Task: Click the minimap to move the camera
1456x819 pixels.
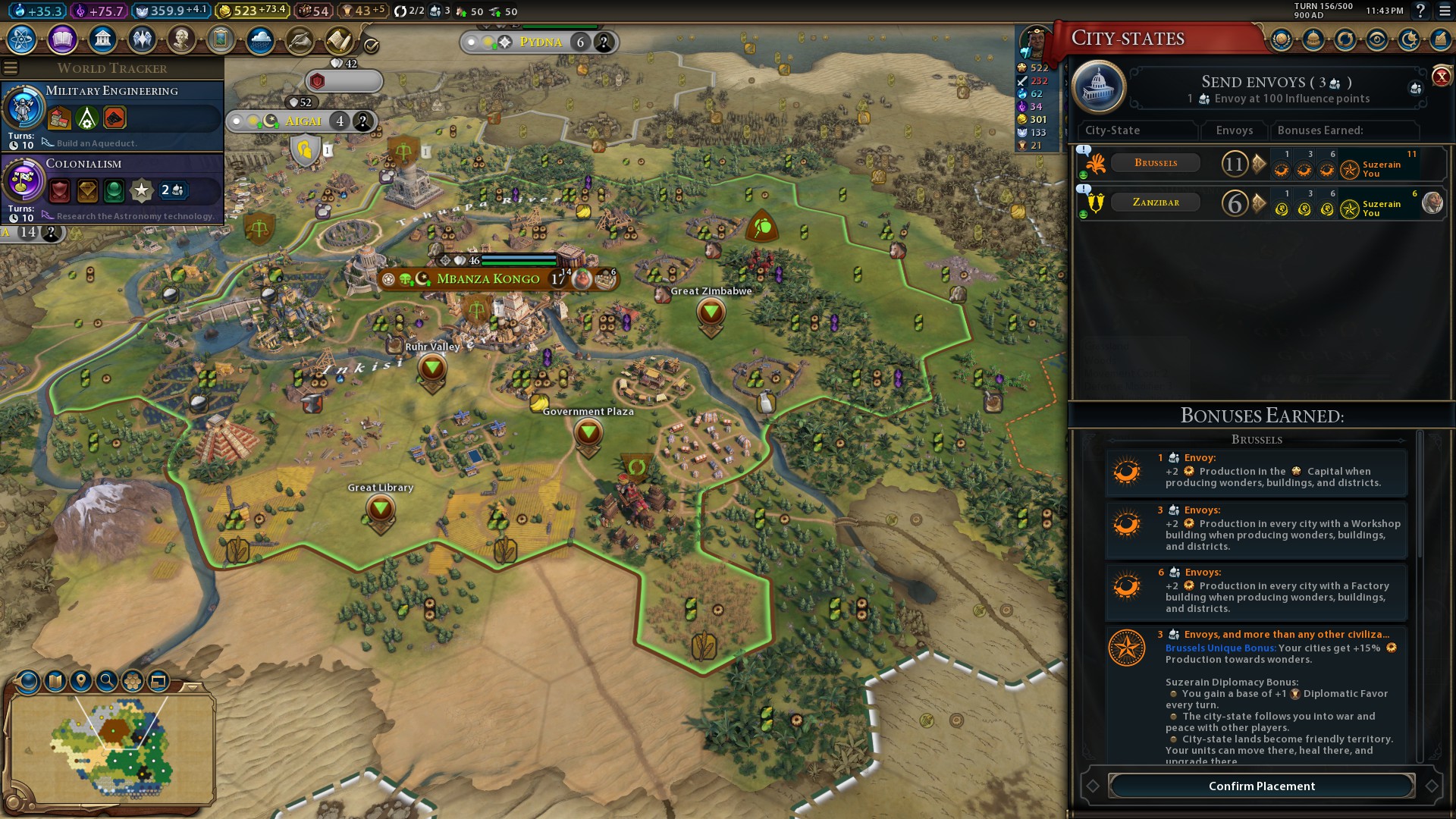Action: tap(114, 747)
